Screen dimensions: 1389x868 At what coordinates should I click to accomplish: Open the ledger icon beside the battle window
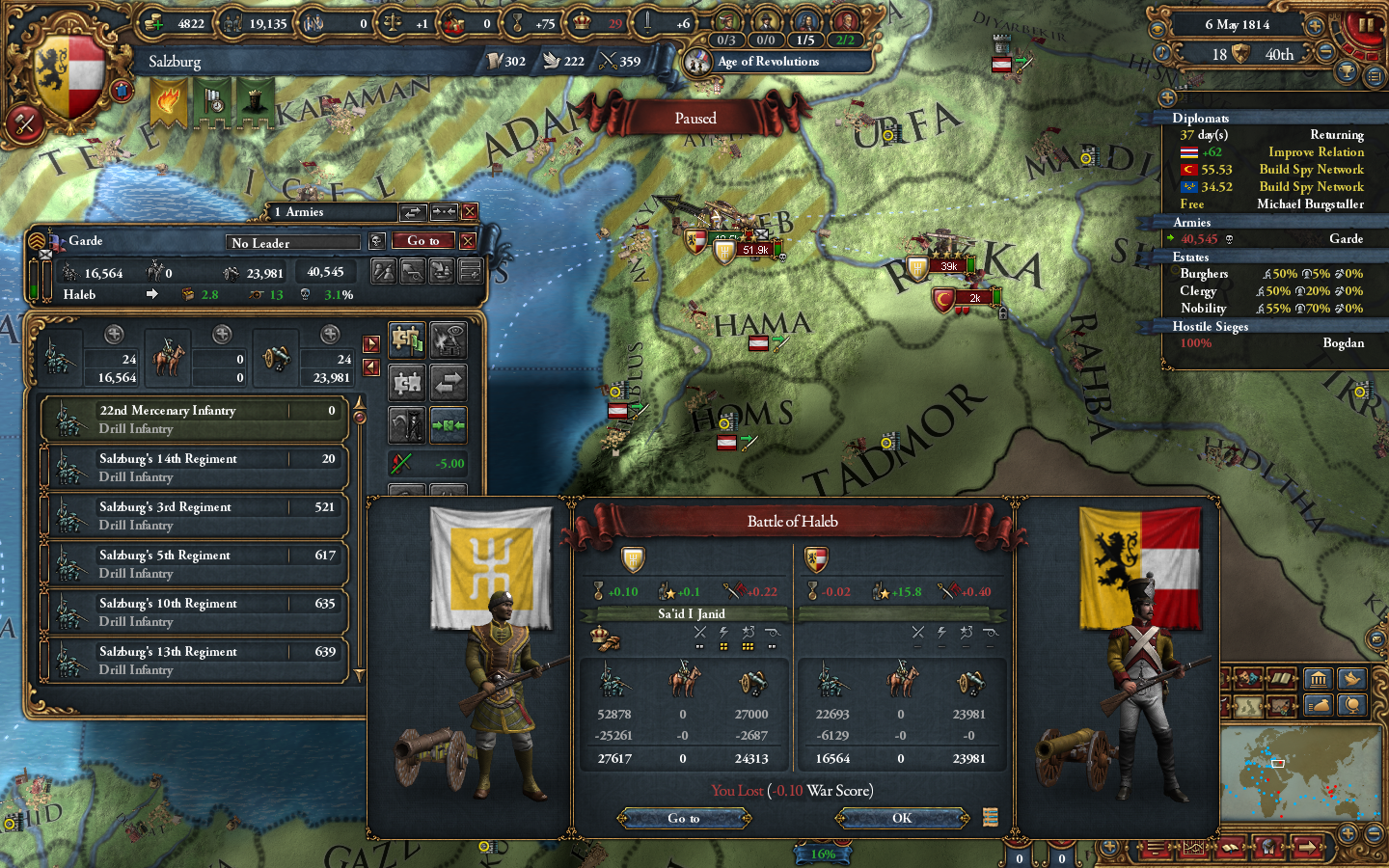pos(990,818)
